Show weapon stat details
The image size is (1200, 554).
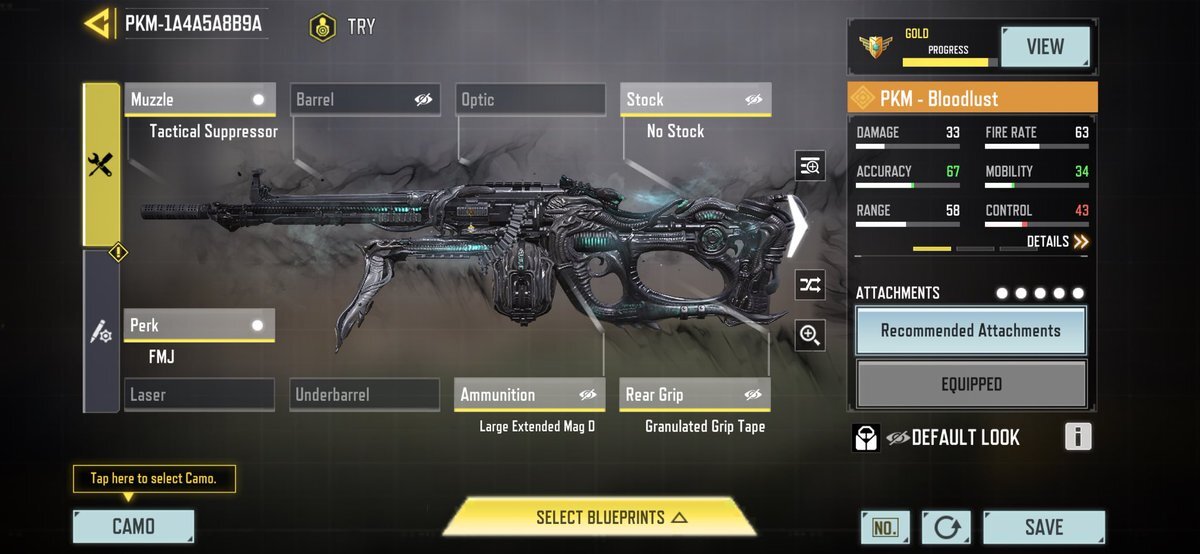[1057, 242]
